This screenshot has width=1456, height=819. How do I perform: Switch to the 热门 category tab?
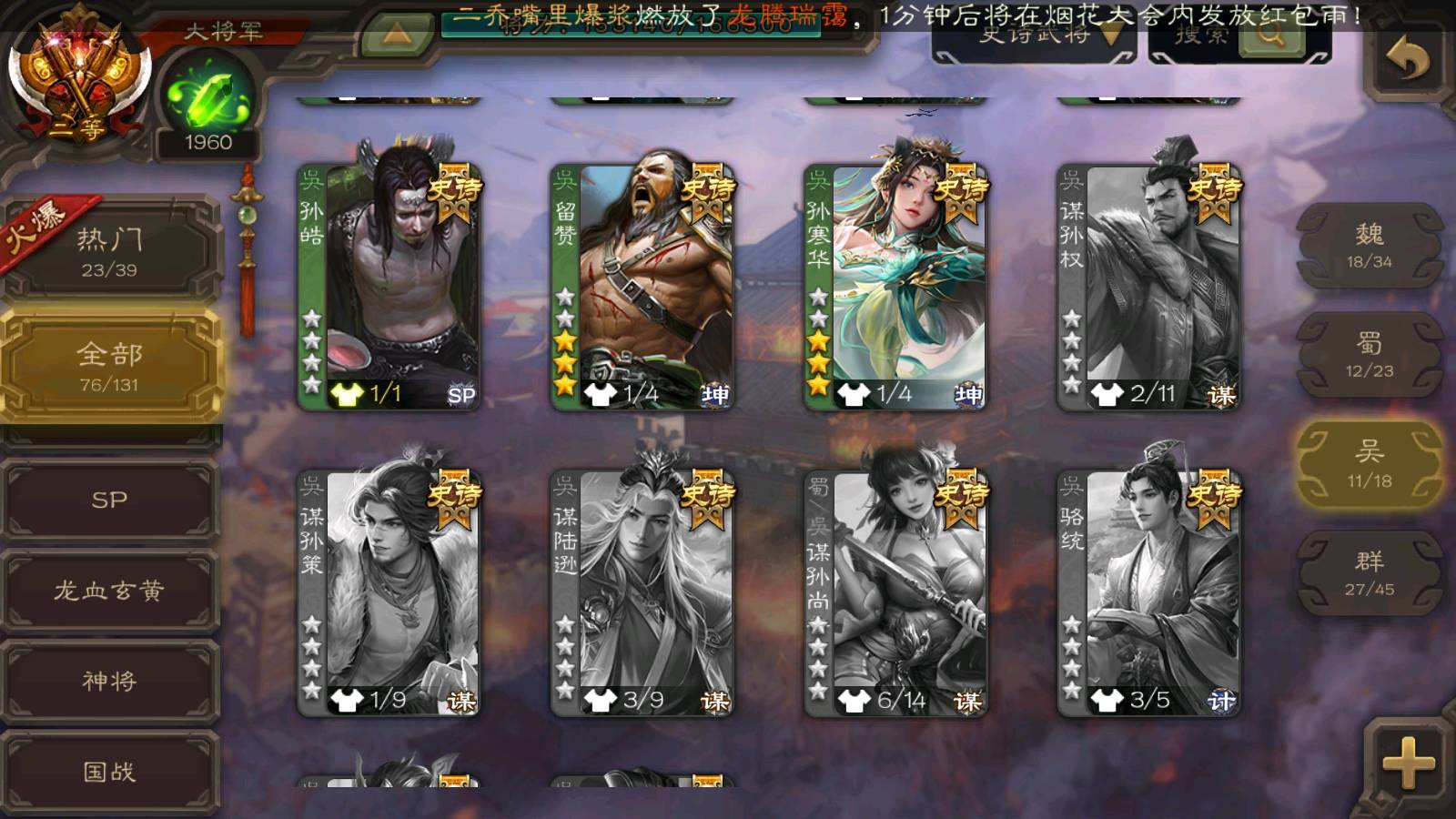point(109,250)
